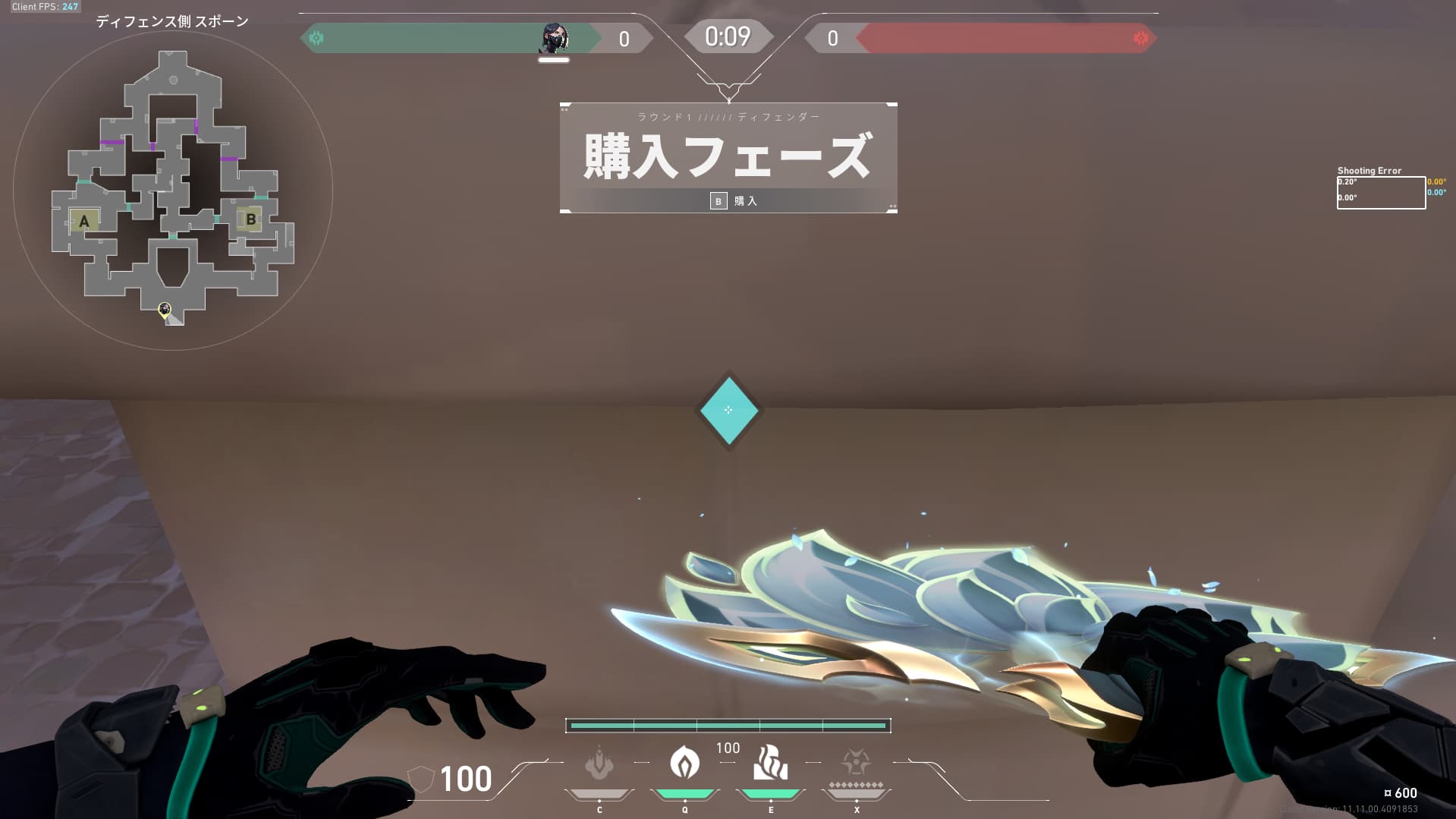
Task: Click the red team faction icon
Action: click(1140, 36)
